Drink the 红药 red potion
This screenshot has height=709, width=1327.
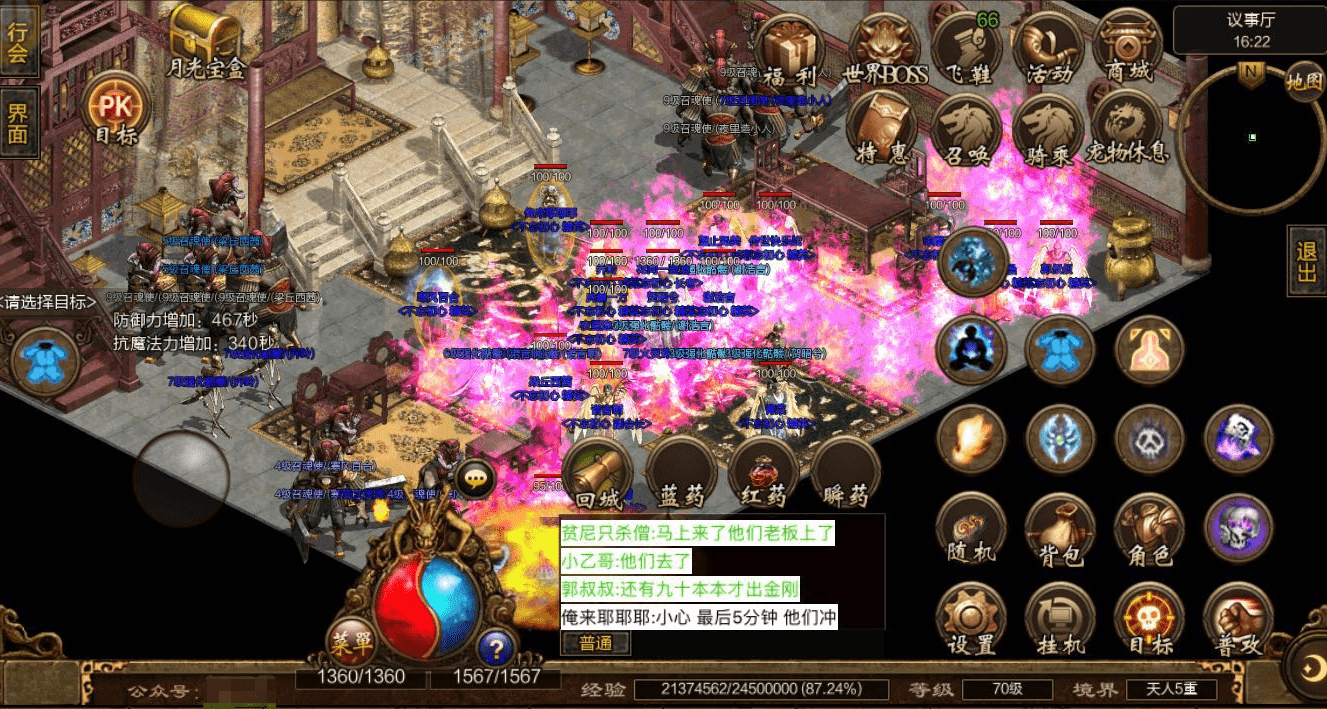tap(764, 473)
